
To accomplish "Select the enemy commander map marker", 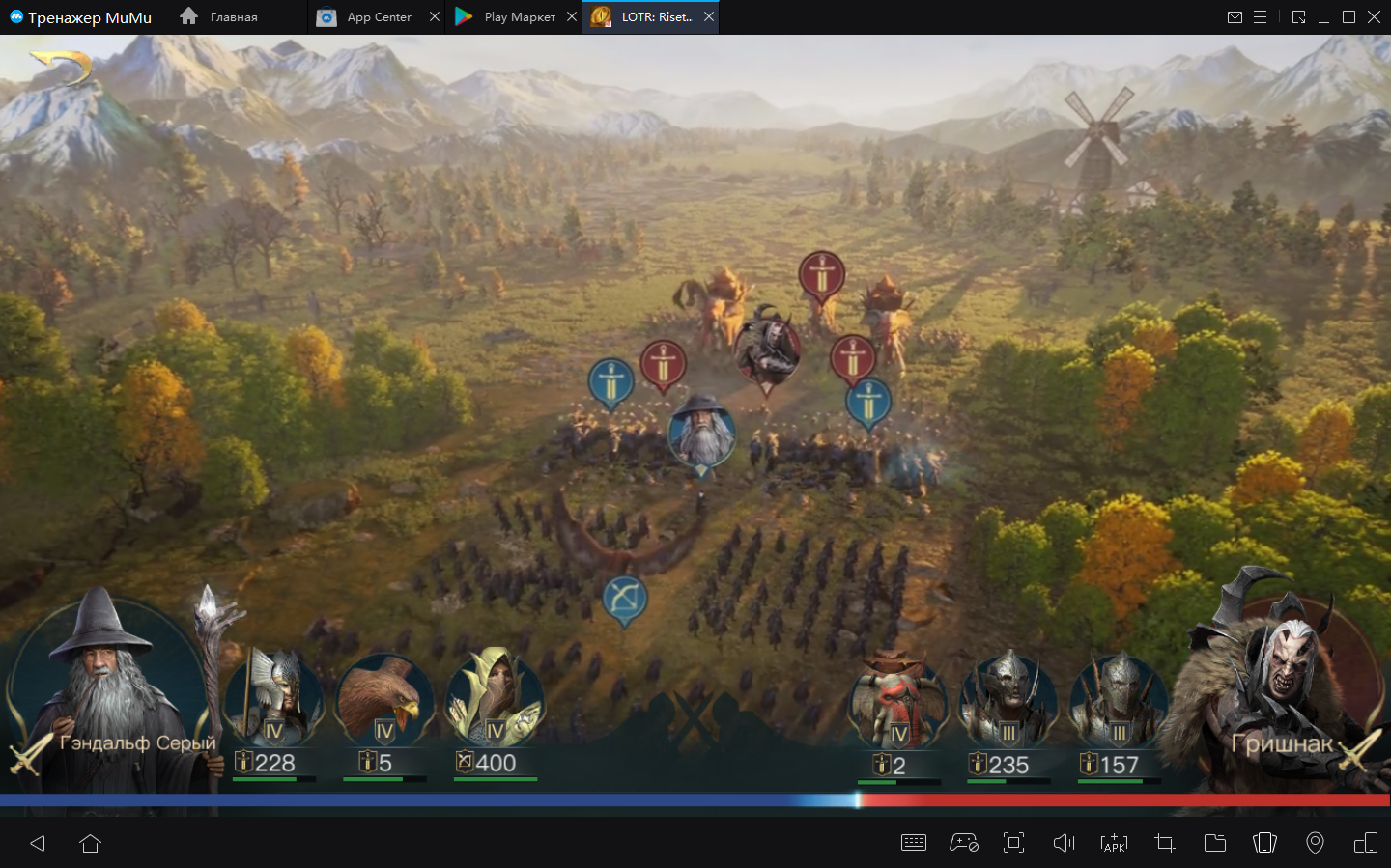I will 767,350.
